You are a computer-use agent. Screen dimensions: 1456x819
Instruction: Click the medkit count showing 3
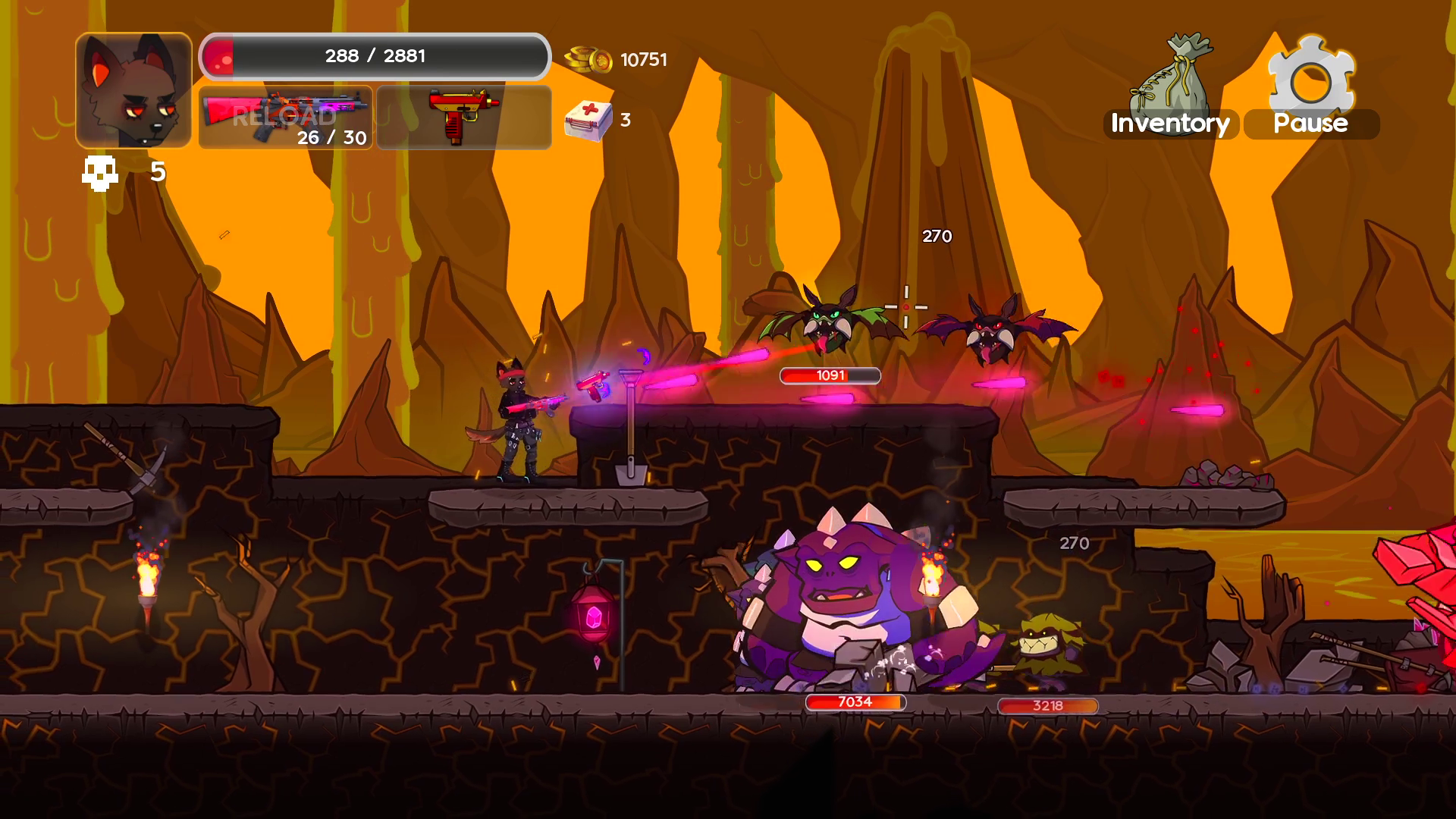(625, 119)
